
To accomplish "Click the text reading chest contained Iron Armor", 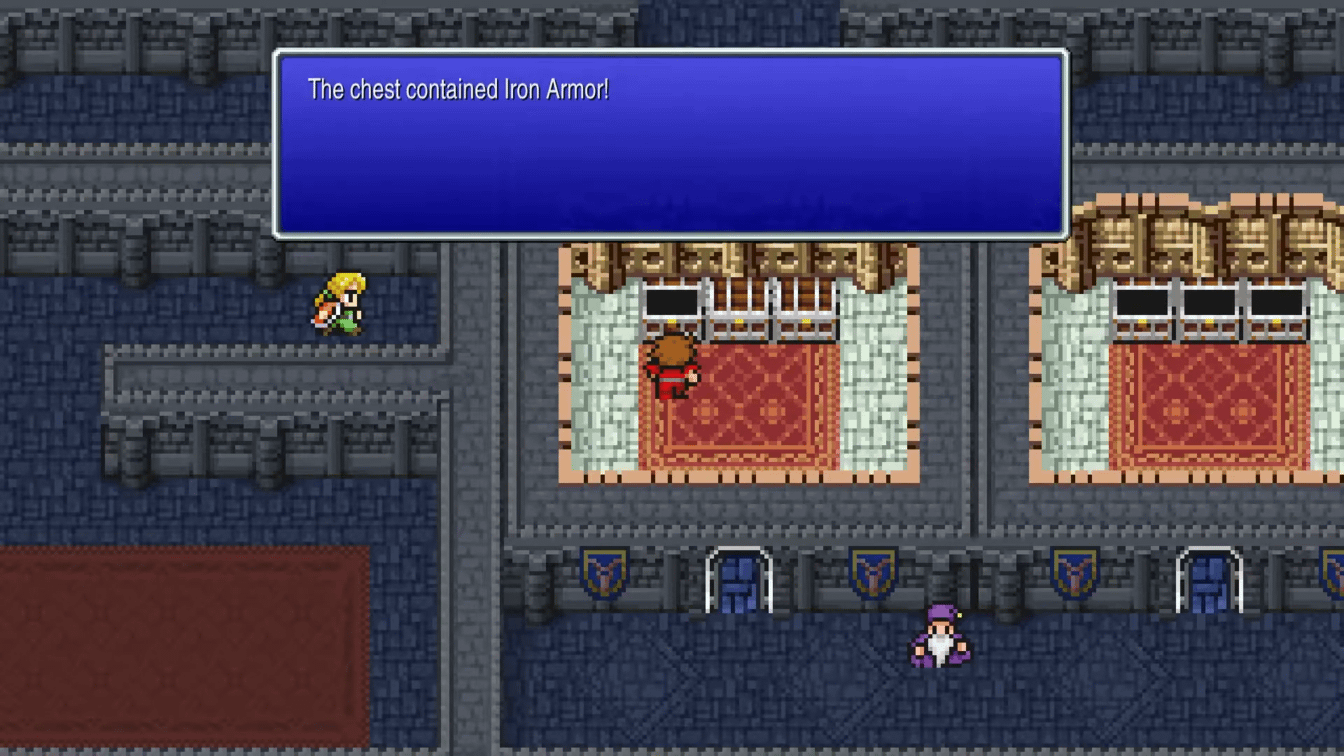I will click(462, 89).
